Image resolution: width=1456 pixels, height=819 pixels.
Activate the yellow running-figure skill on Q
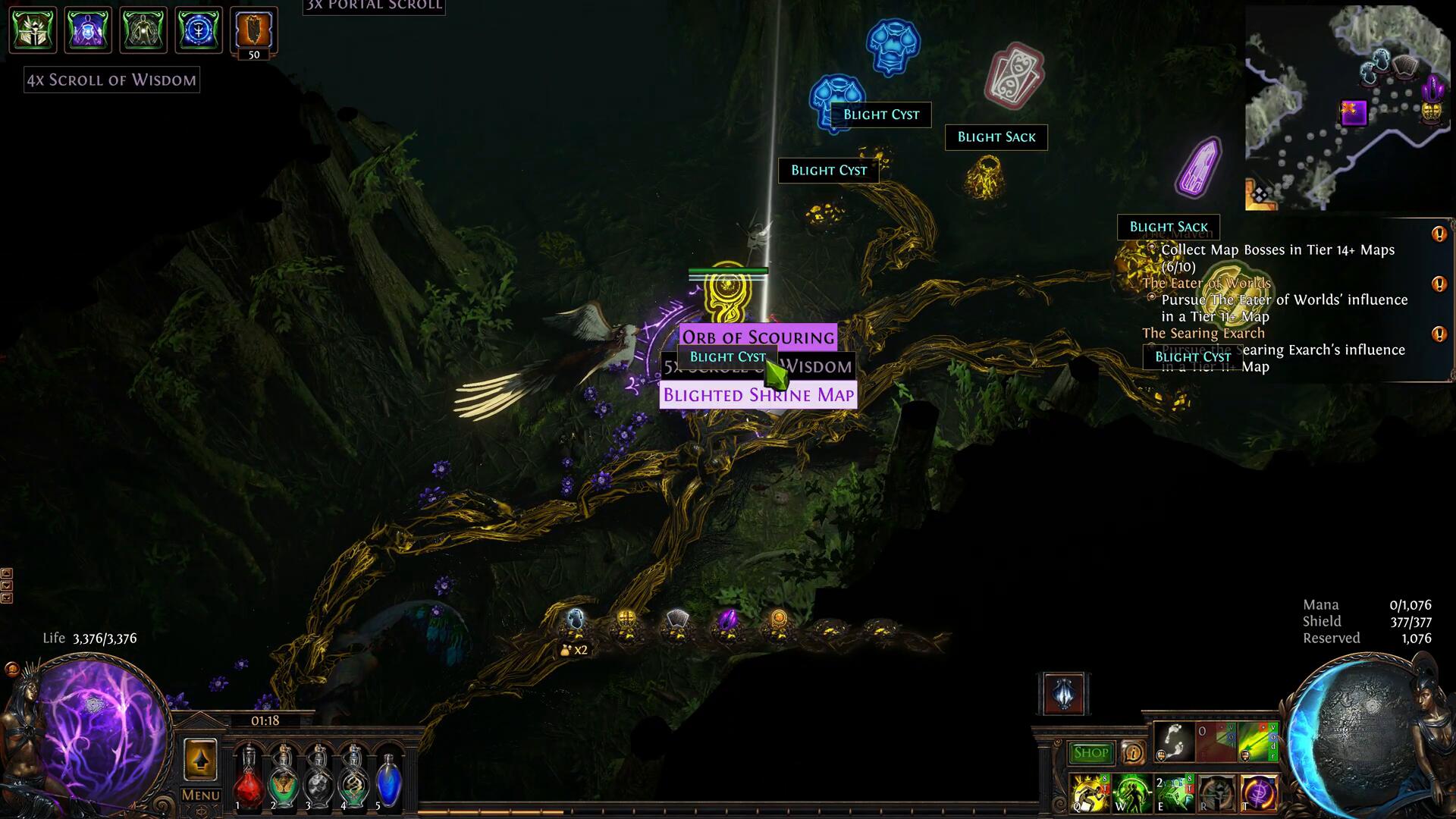coord(1090,793)
